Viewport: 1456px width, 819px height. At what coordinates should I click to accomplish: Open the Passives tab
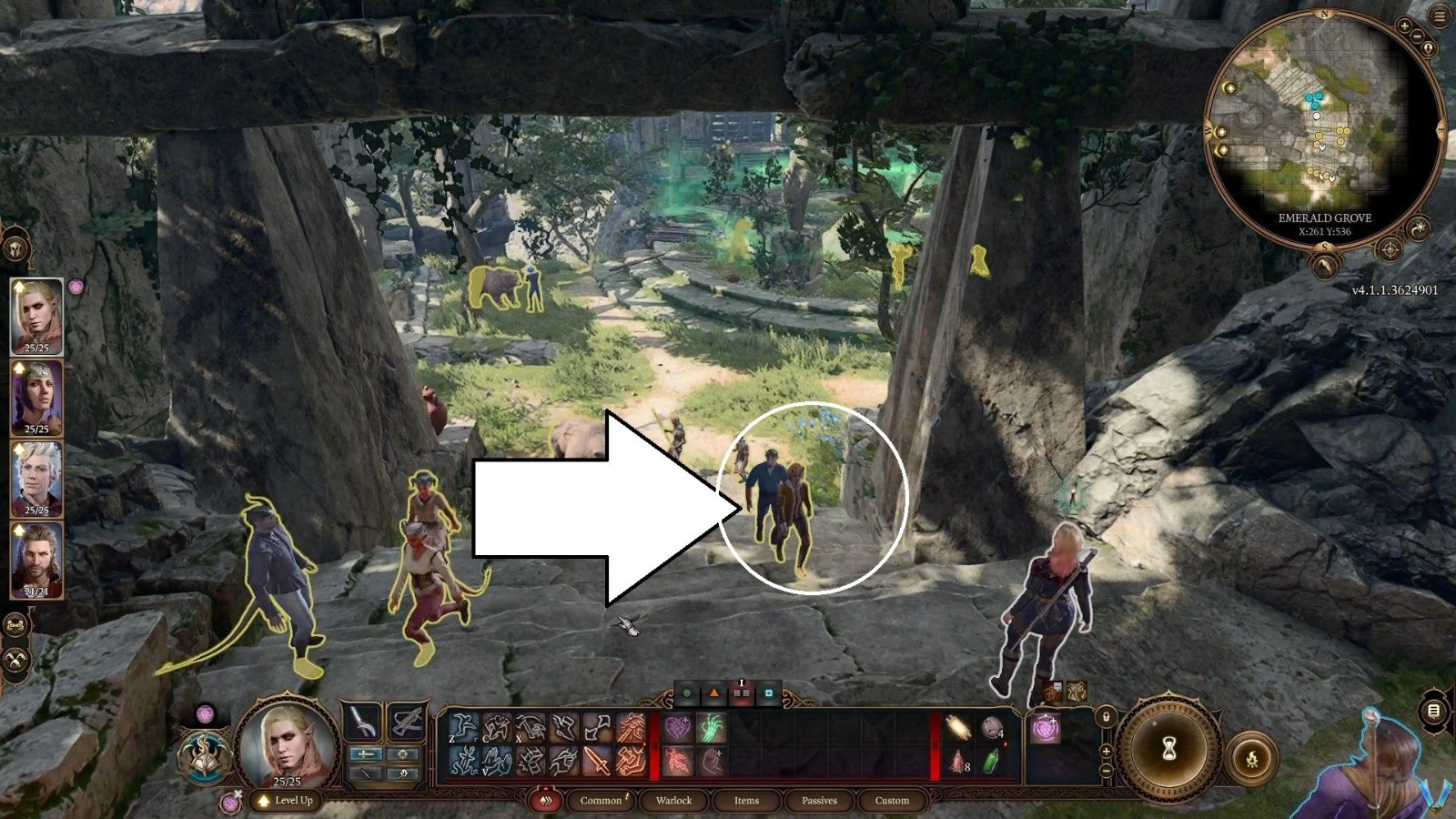coord(818,801)
